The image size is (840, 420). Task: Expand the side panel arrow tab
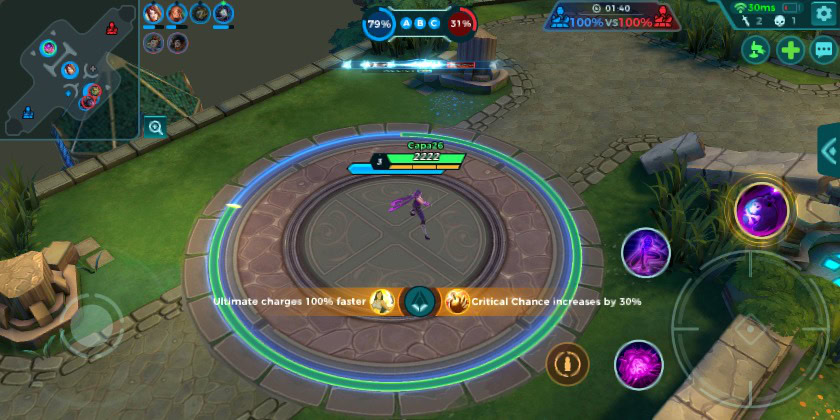829,152
